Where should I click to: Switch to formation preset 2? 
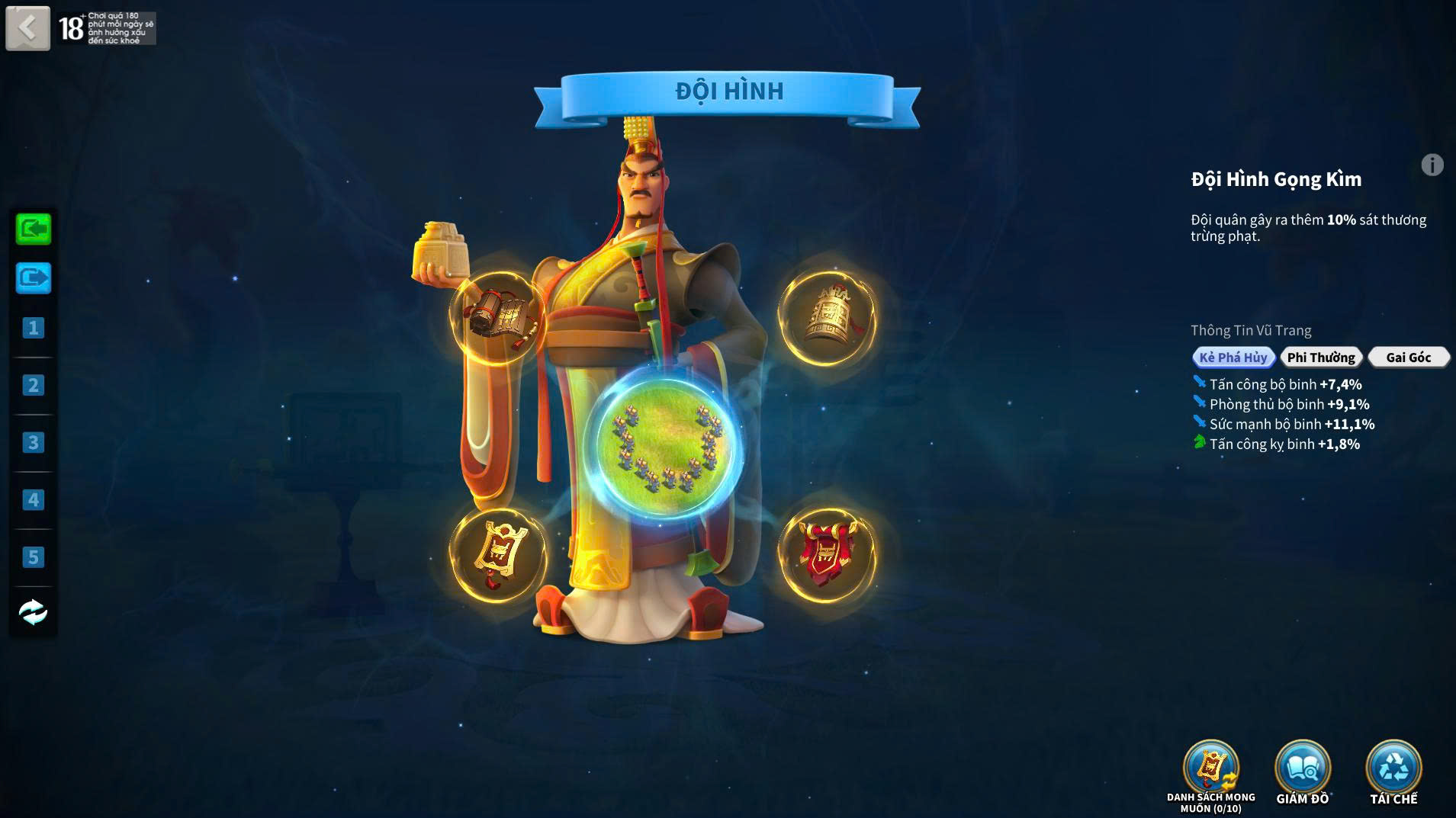pos(33,386)
